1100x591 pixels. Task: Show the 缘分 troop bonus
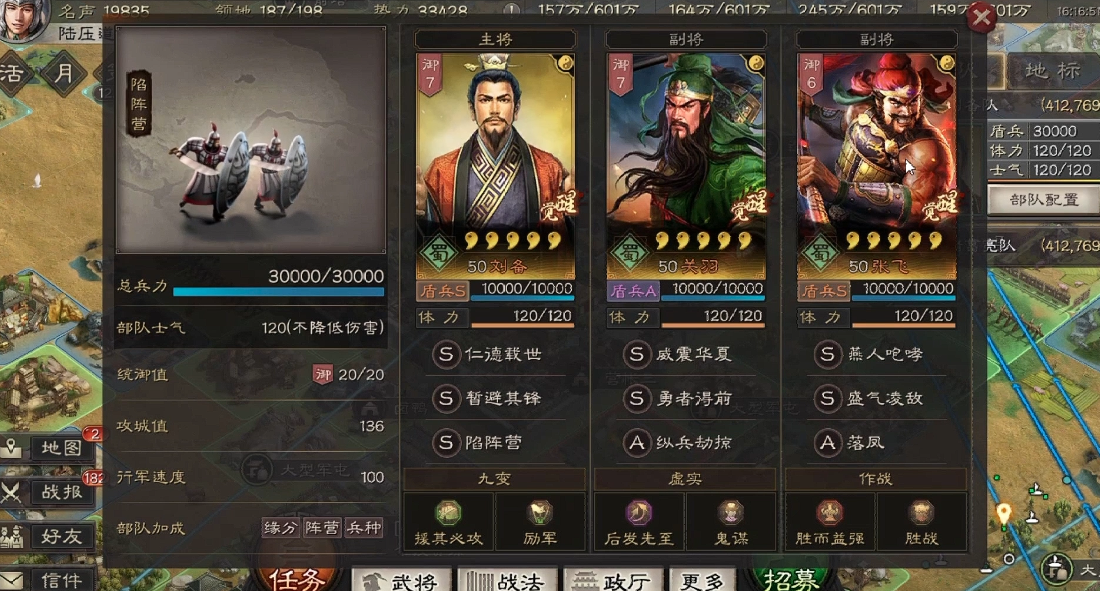click(280, 528)
